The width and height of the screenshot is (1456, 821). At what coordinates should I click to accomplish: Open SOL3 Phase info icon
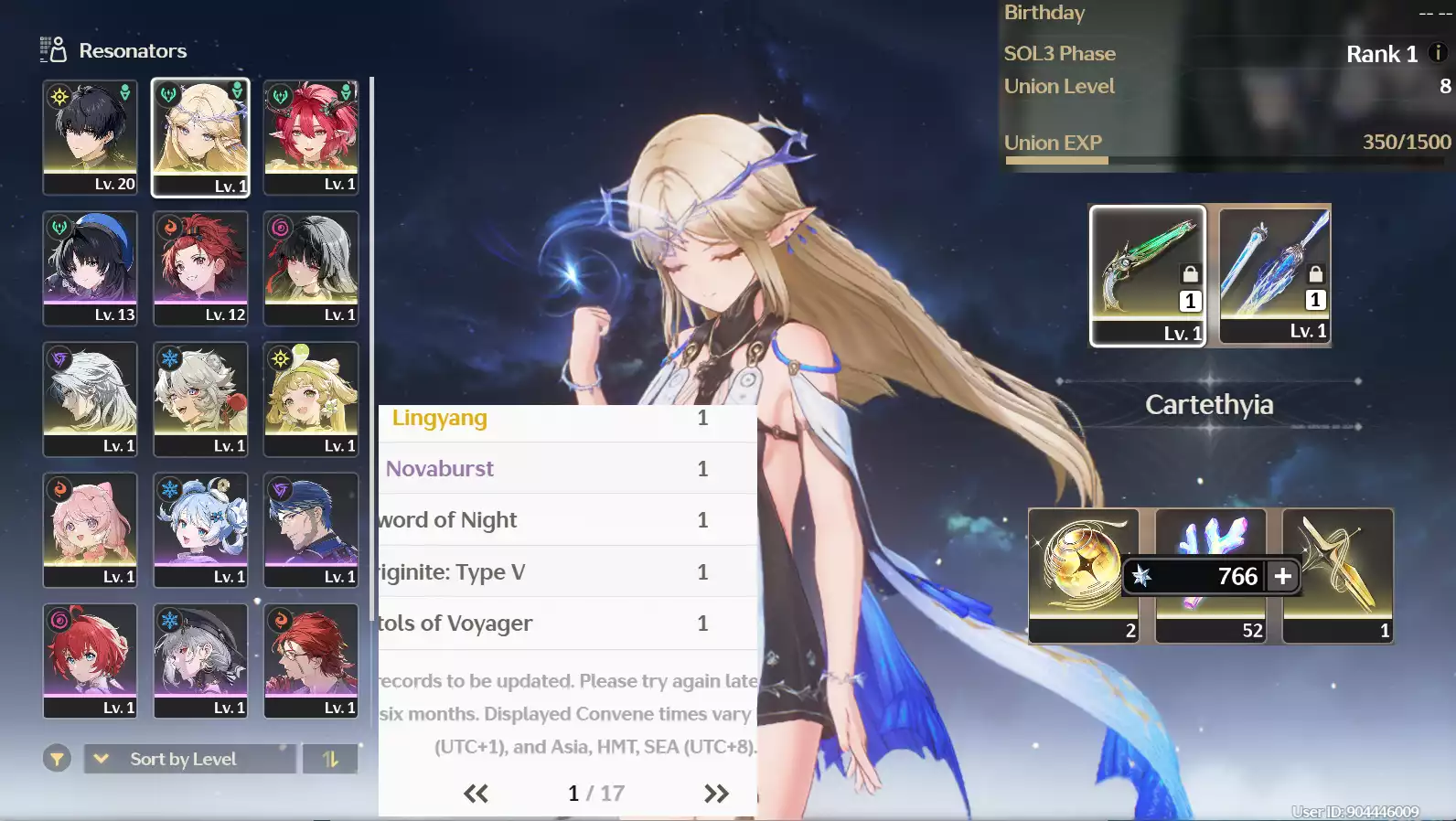[1438, 53]
